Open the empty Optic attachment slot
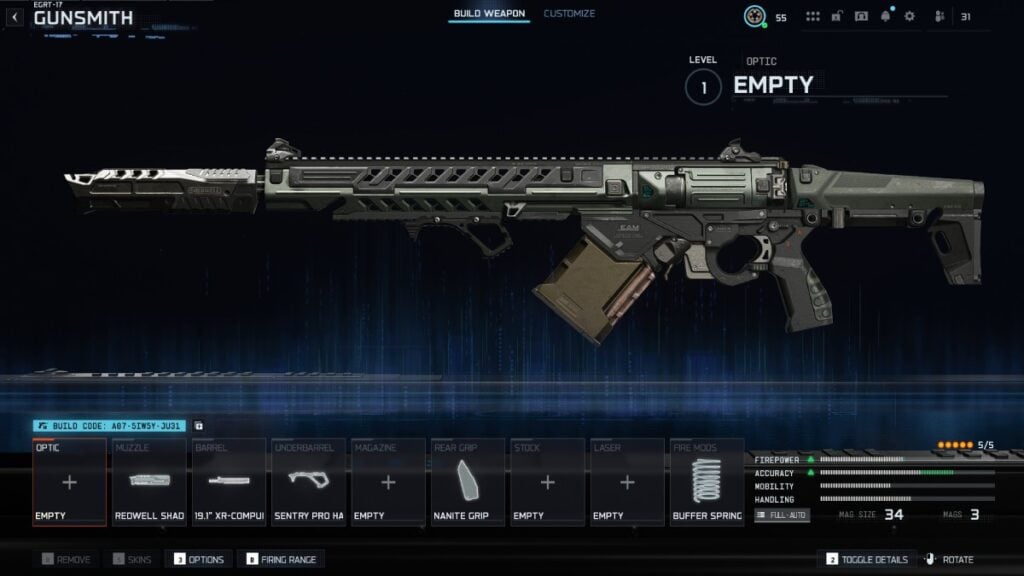This screenshot has height=576, width=1024. pos(69,482)
